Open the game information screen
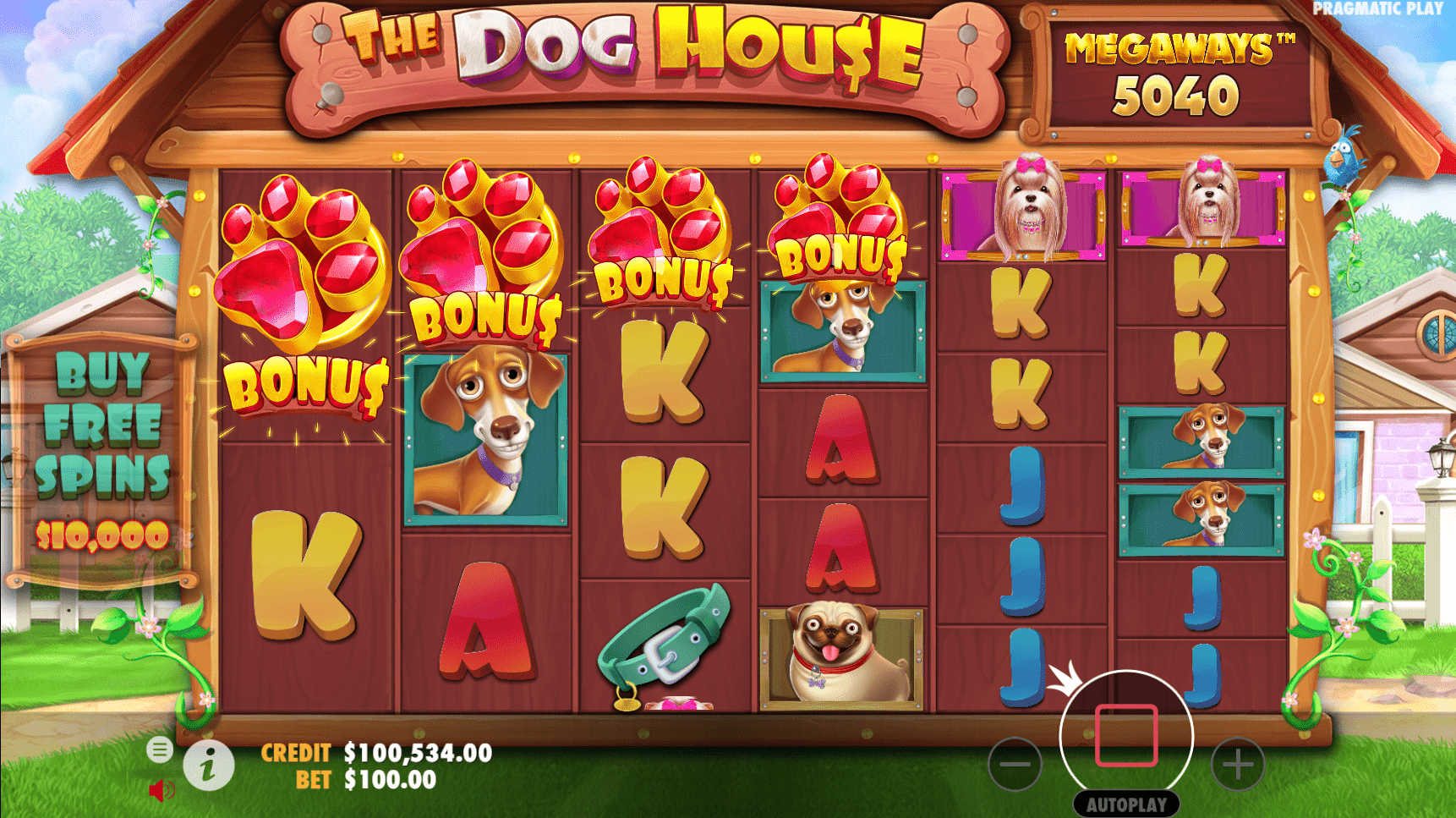1456x818 pixels. click(208, 765)
